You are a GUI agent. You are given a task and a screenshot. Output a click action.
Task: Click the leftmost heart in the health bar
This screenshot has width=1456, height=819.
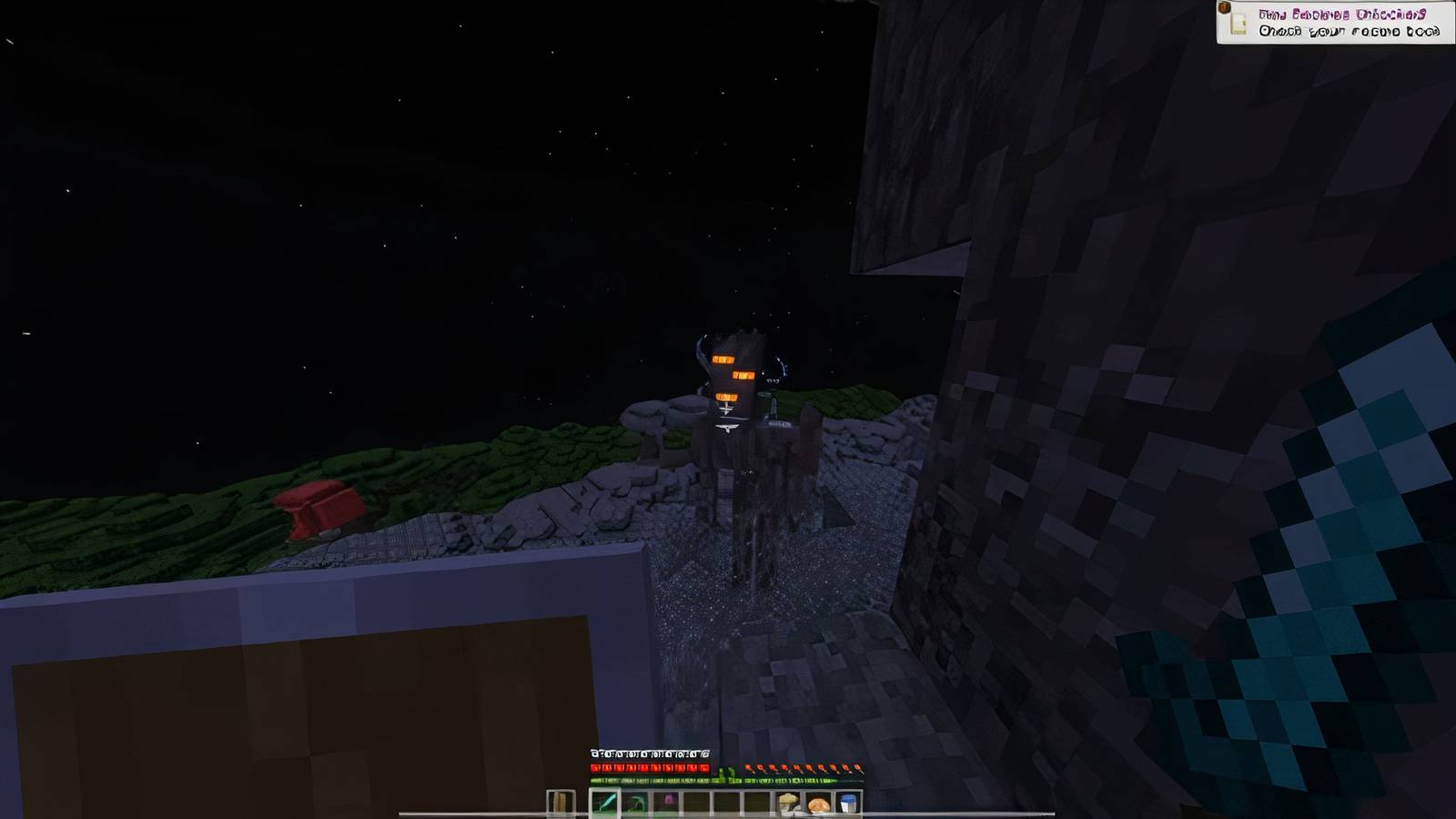pyautogui.click(x=596, y=767)
